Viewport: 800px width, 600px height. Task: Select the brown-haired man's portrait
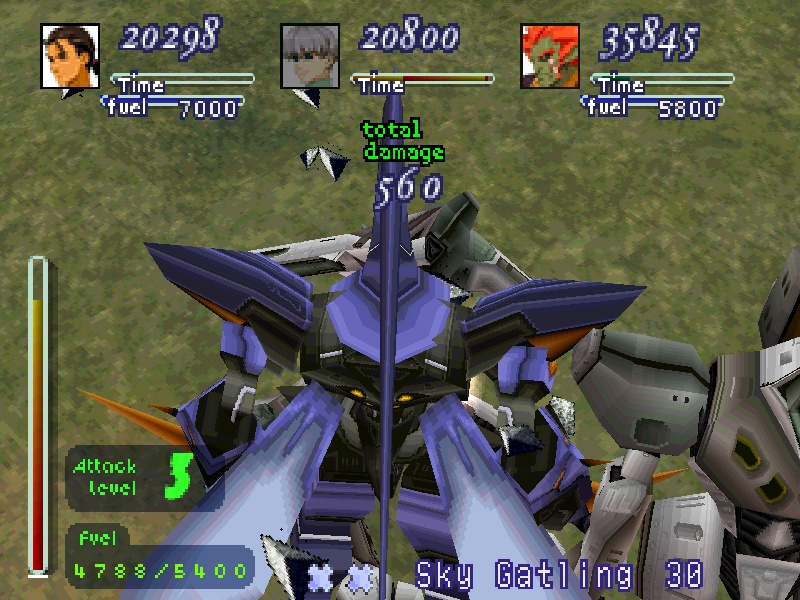[x=70, y=55]
